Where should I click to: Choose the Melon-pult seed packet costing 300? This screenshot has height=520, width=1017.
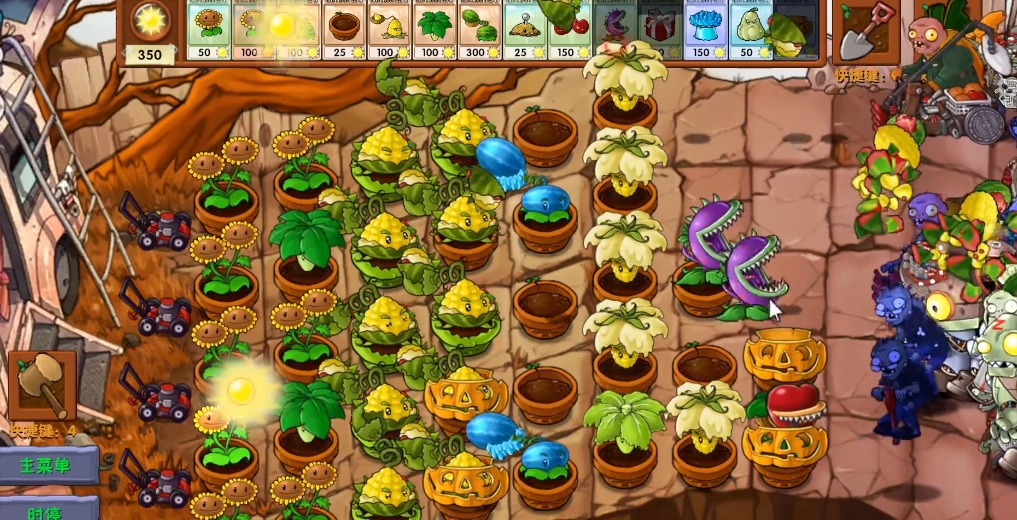click(x=478, y=28)
